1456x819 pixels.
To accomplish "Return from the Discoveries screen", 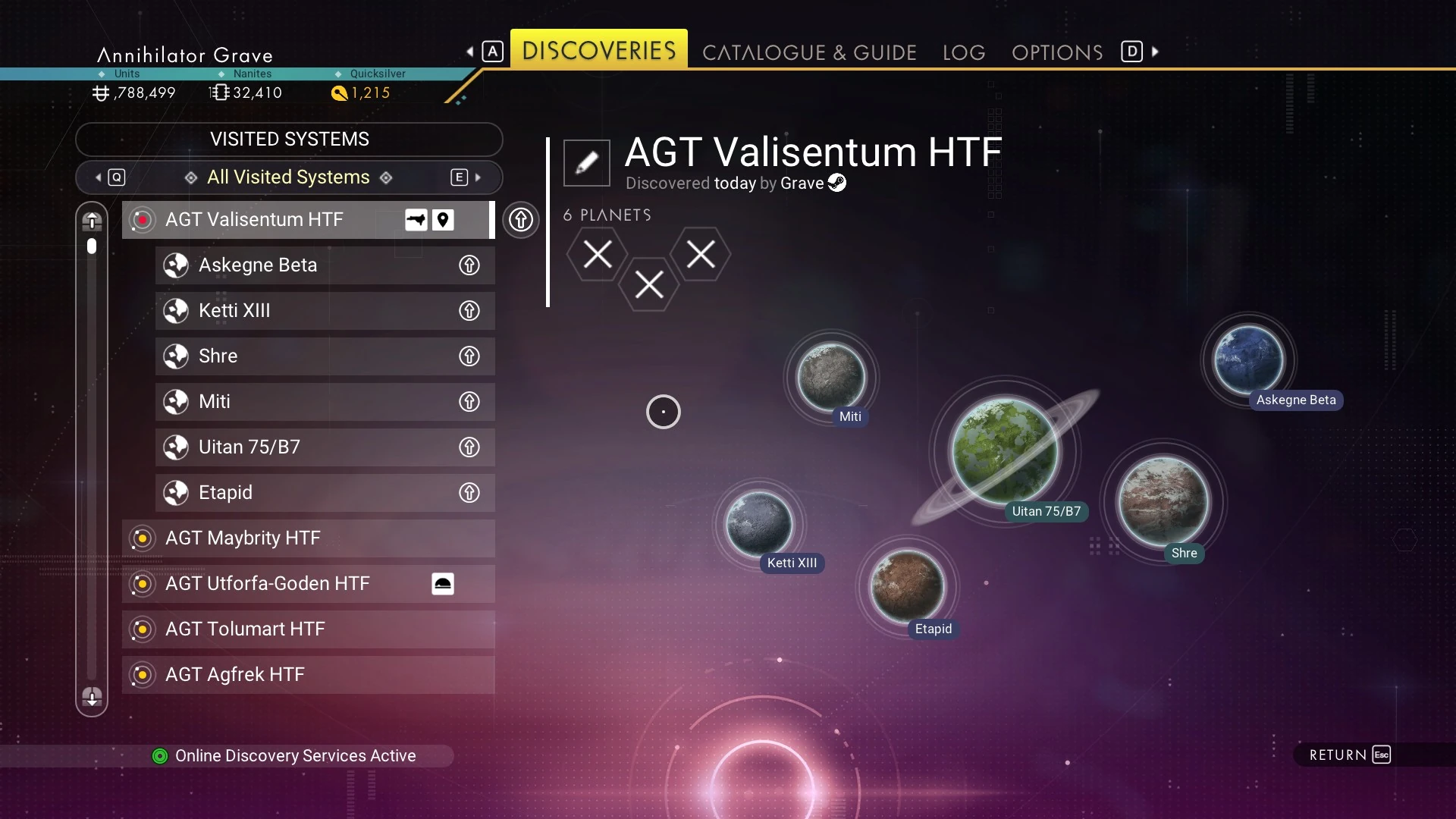I will pos(1350,755).
